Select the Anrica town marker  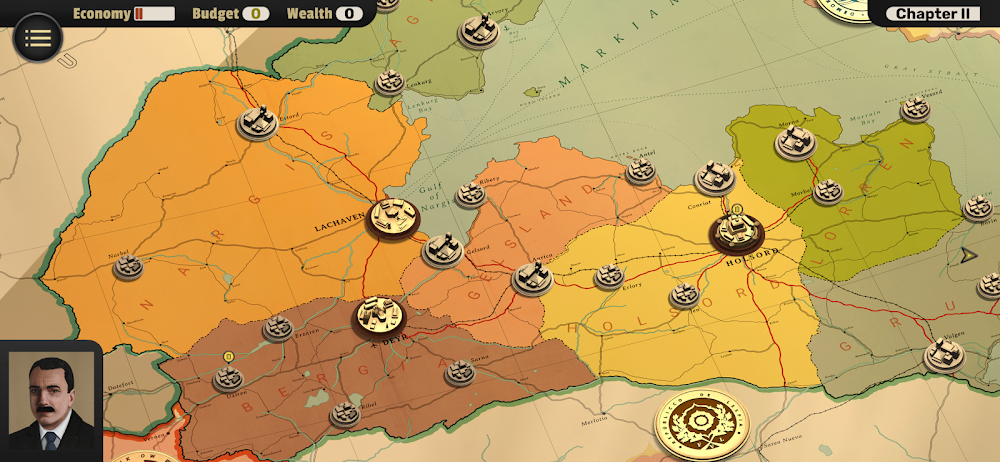pos(531,277)
